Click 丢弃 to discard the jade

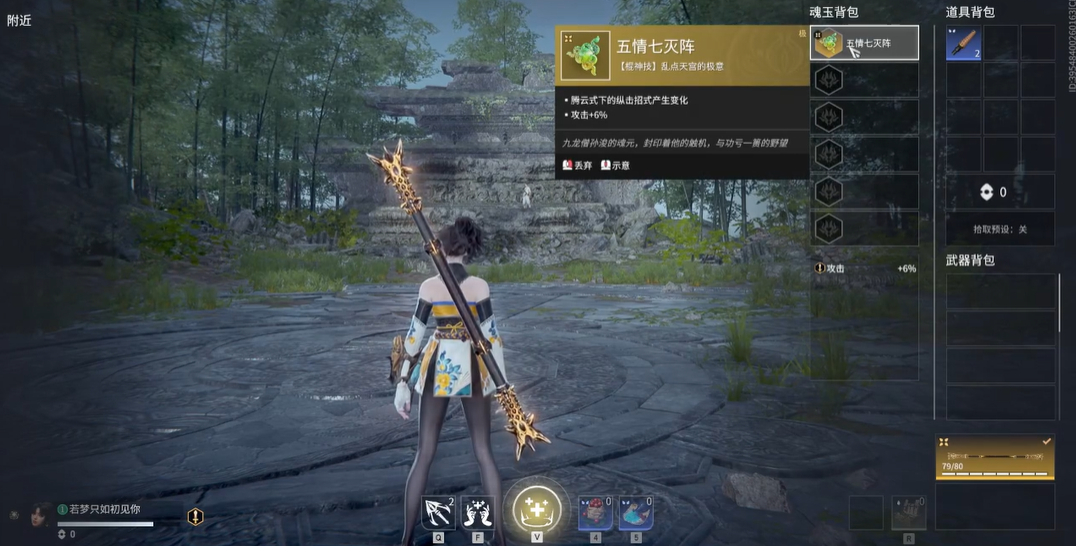coord(577,165)
